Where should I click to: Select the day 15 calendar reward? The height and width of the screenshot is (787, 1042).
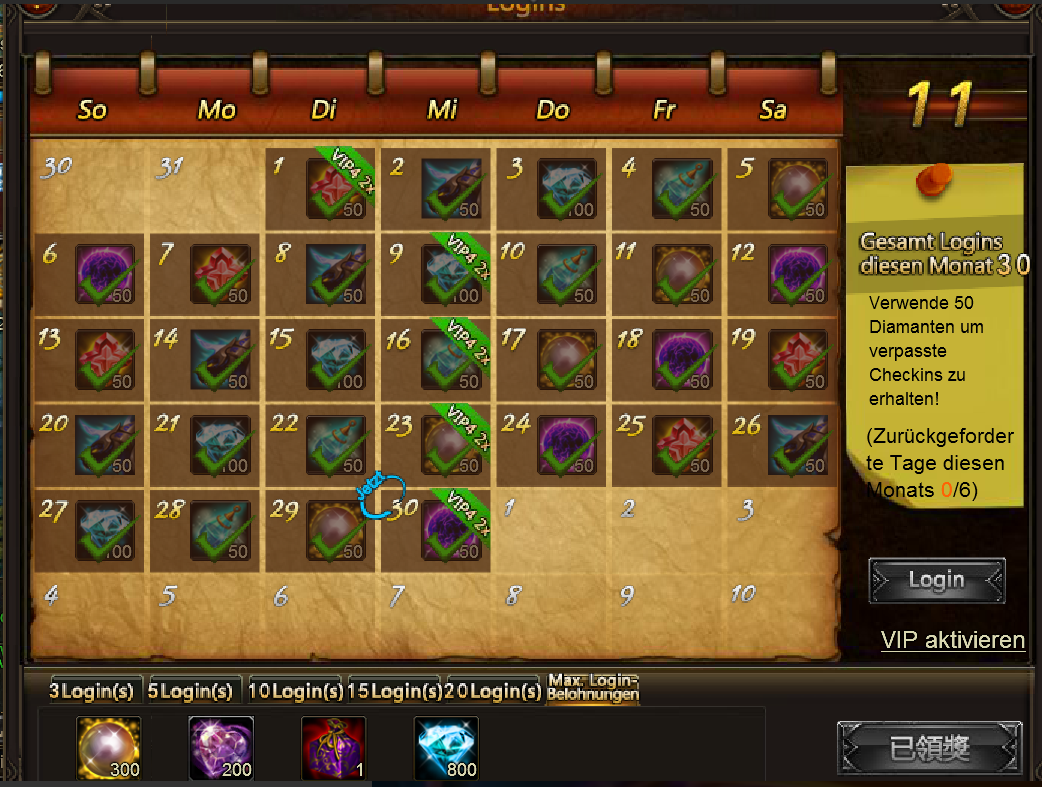click(336, 359)
